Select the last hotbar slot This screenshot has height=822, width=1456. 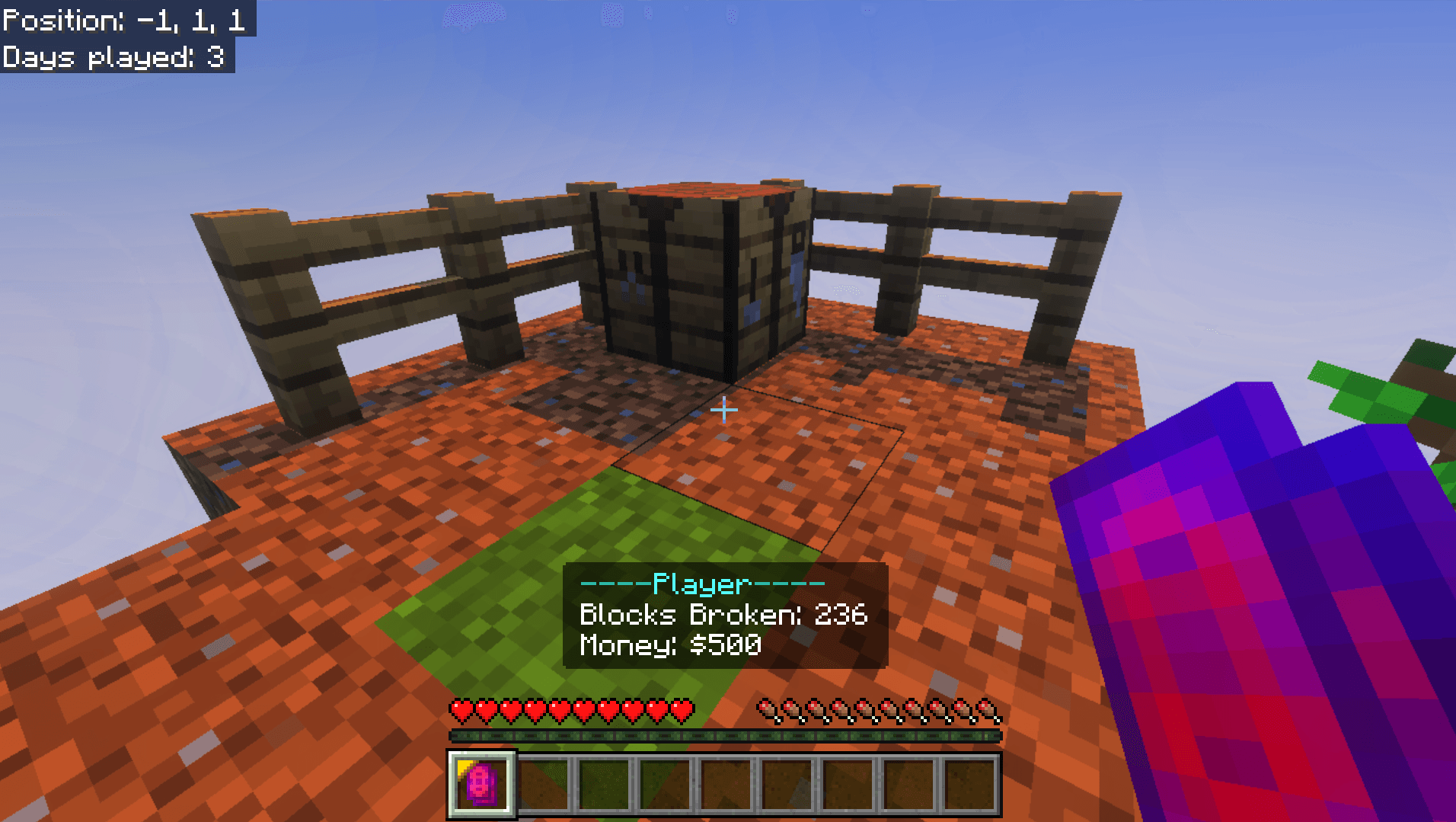(971, 785)
